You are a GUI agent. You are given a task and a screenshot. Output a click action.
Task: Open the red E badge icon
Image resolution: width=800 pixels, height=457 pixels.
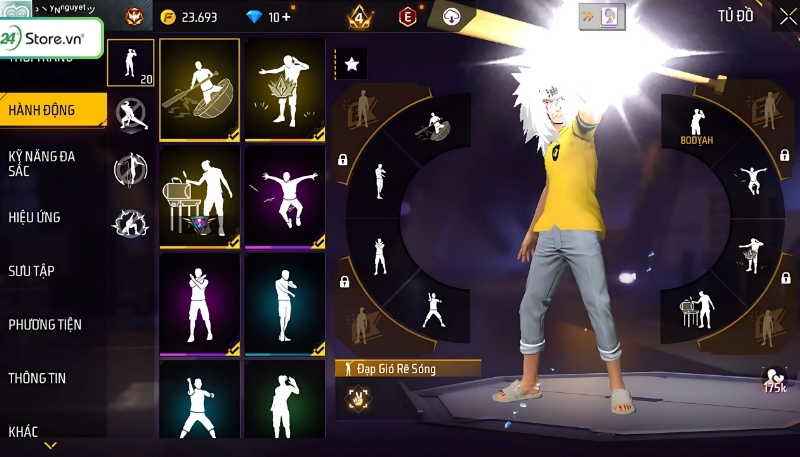click(x=407, y=17)
